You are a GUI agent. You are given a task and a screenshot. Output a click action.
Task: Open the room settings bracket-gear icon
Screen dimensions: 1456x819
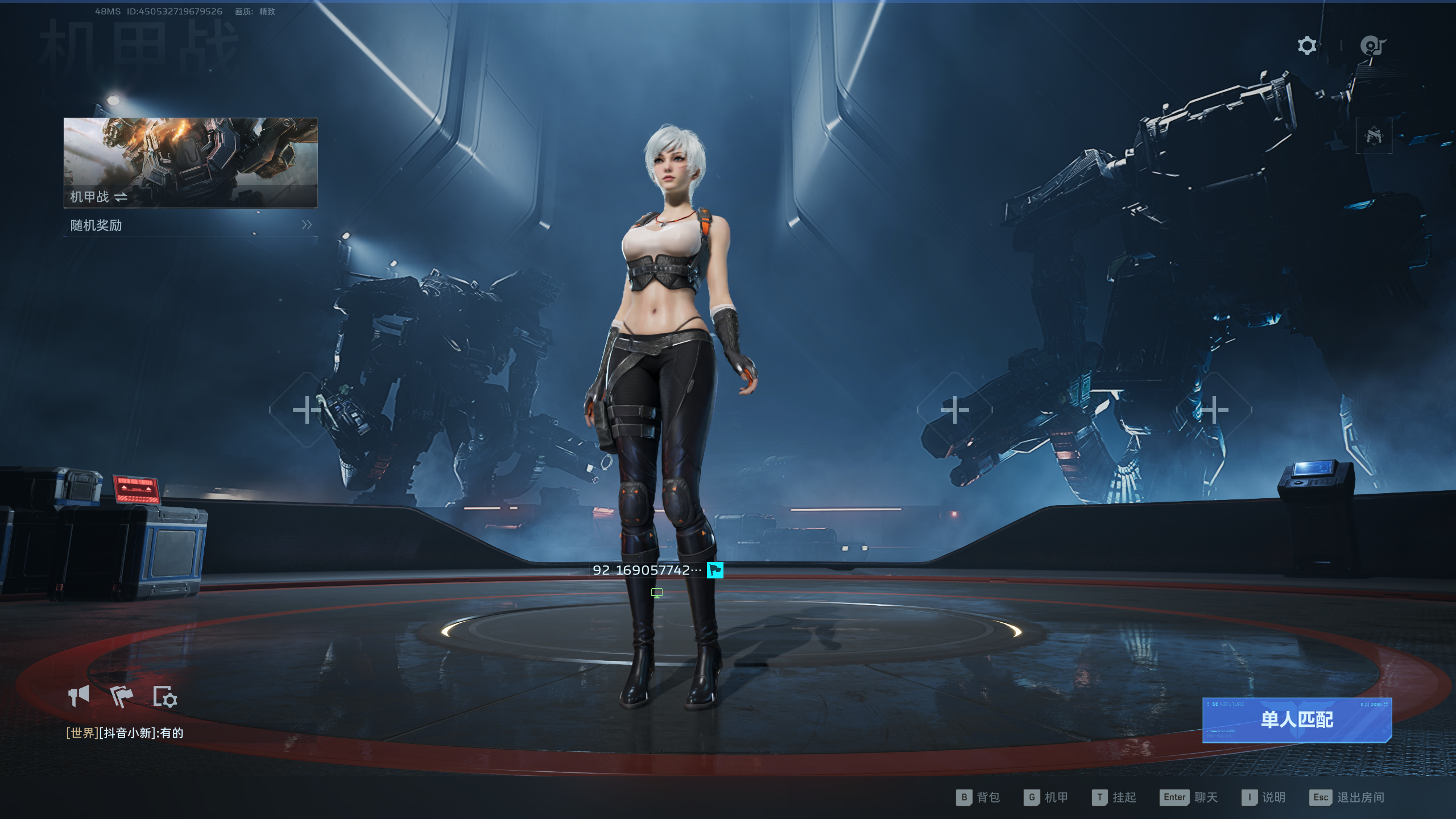coord(166,696)
